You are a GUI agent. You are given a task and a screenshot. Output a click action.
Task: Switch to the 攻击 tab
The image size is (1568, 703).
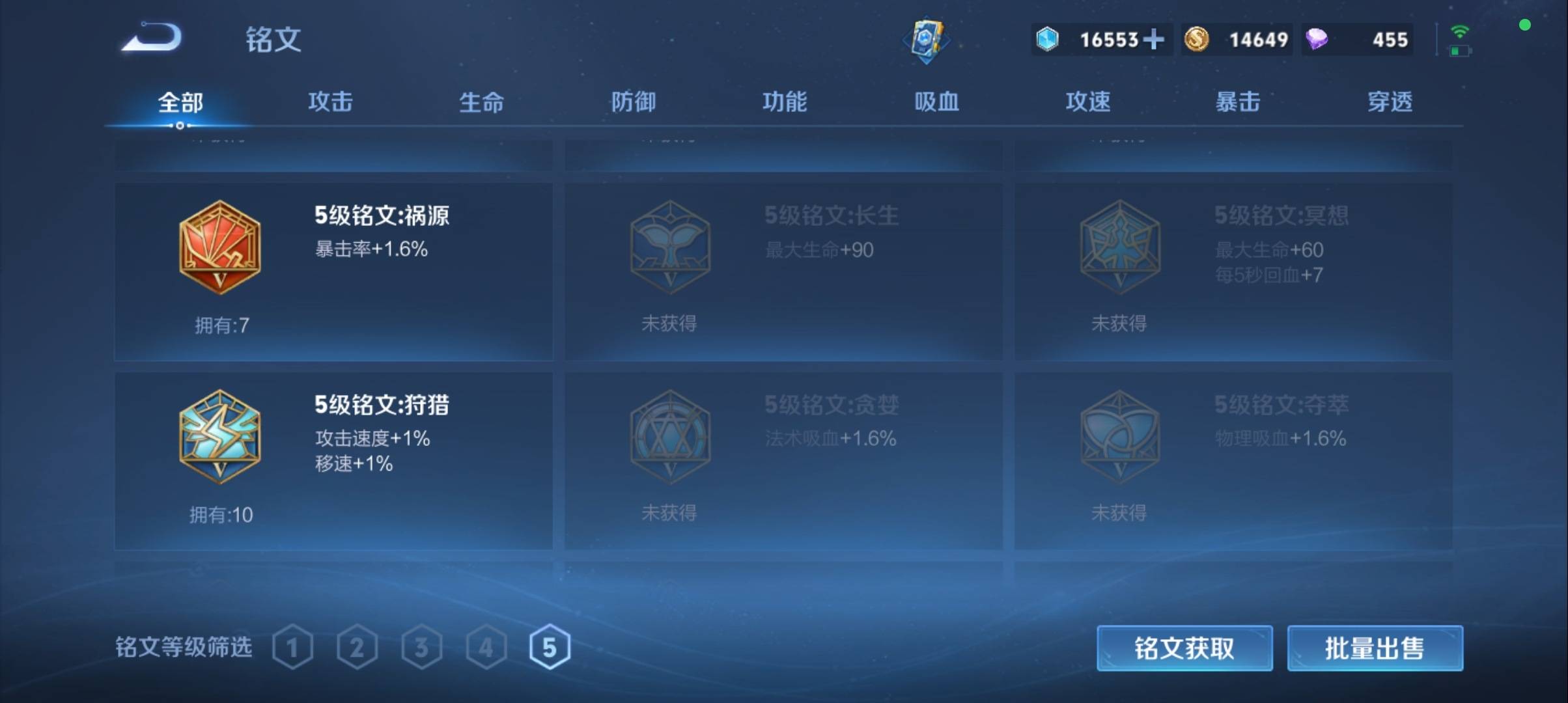pyautogui.click(x=329, y=102)
